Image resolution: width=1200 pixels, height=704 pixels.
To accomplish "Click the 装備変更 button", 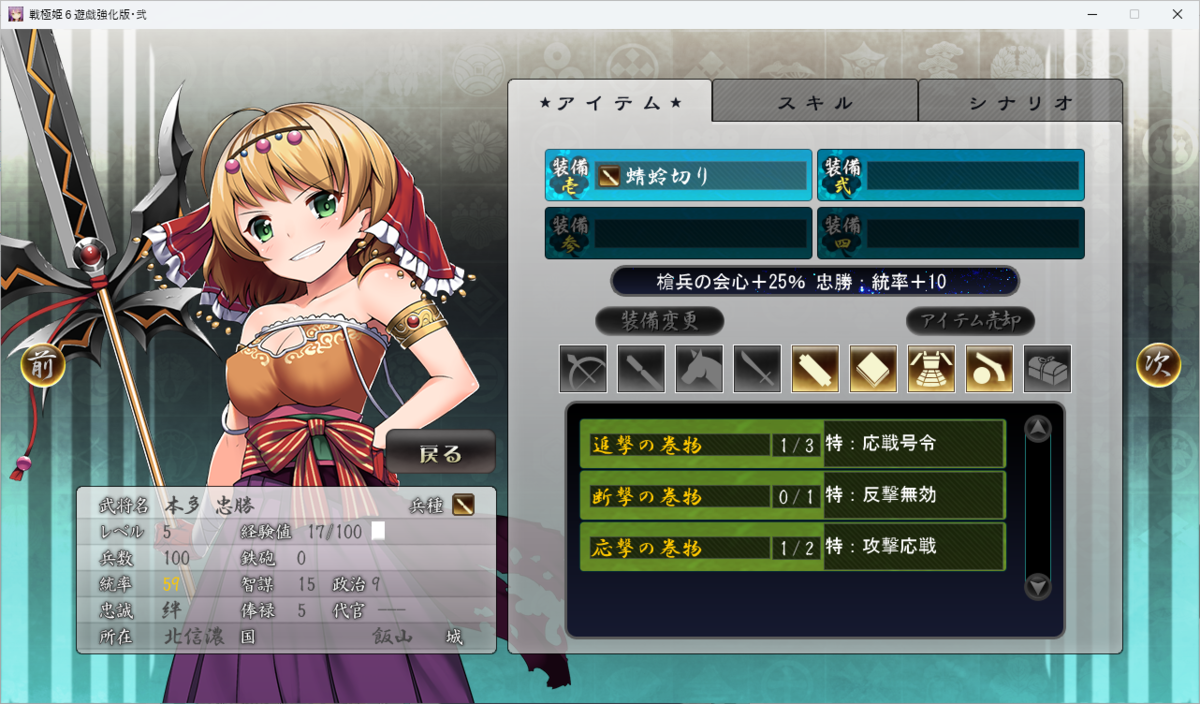I will click(x=659, y=321).
